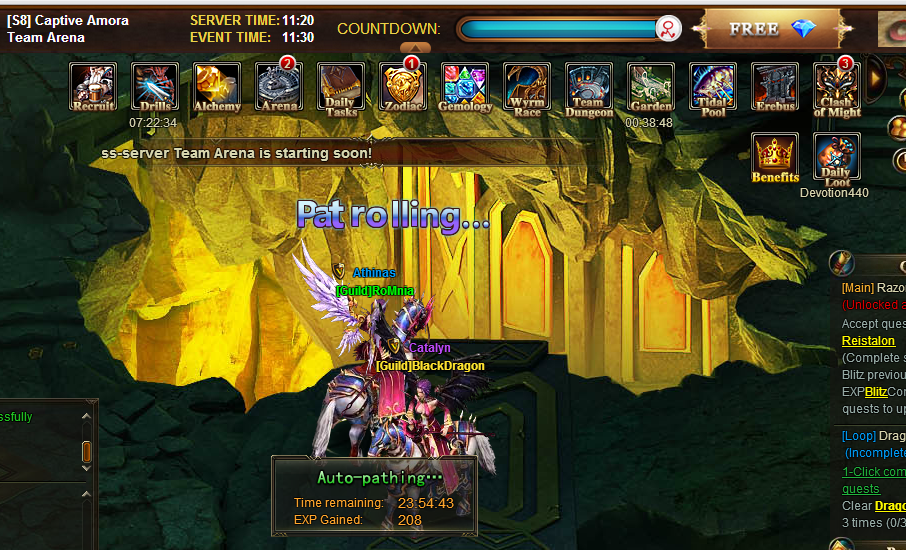Follow the Reistalon quest link
This screenshot has height=550, width=906.
tap(868, 341)
